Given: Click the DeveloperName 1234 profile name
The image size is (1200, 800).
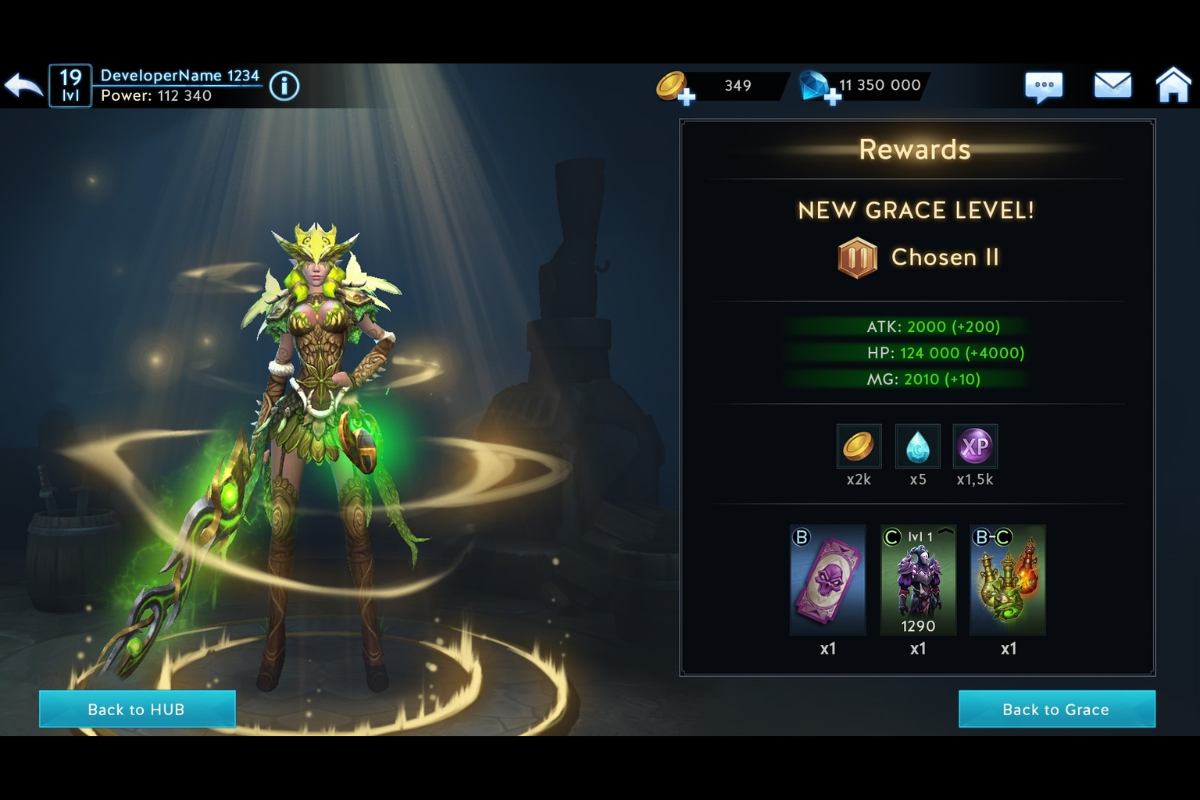Looking at the screenshot, I should click(180, 76).
